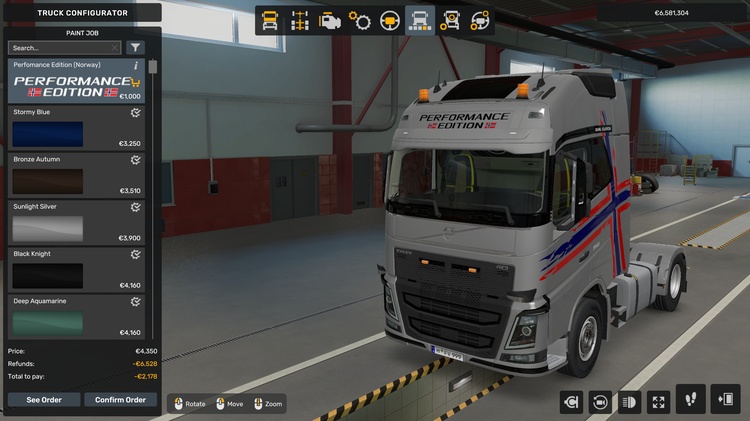The width and height of the screenshot is (750, 421).
Task: Toggle the truck headlights
Action: pyautogui.click(x=629, y=402)
